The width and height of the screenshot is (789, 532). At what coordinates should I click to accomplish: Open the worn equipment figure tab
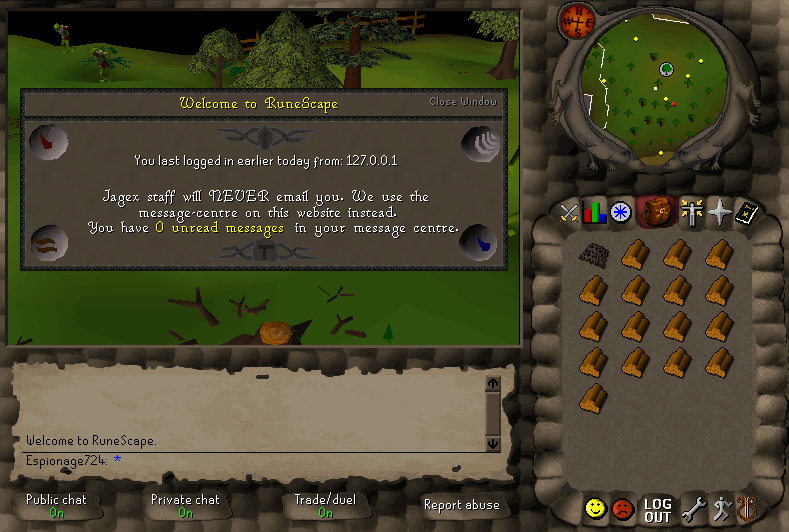[x=690, y=211]
